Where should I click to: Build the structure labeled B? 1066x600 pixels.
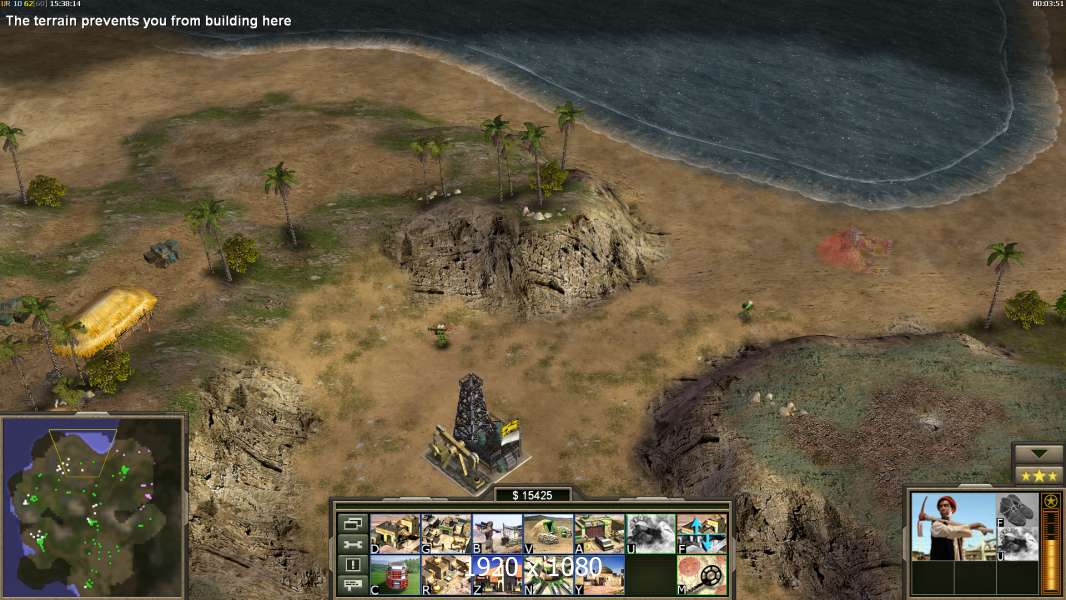tap(497, 534)
